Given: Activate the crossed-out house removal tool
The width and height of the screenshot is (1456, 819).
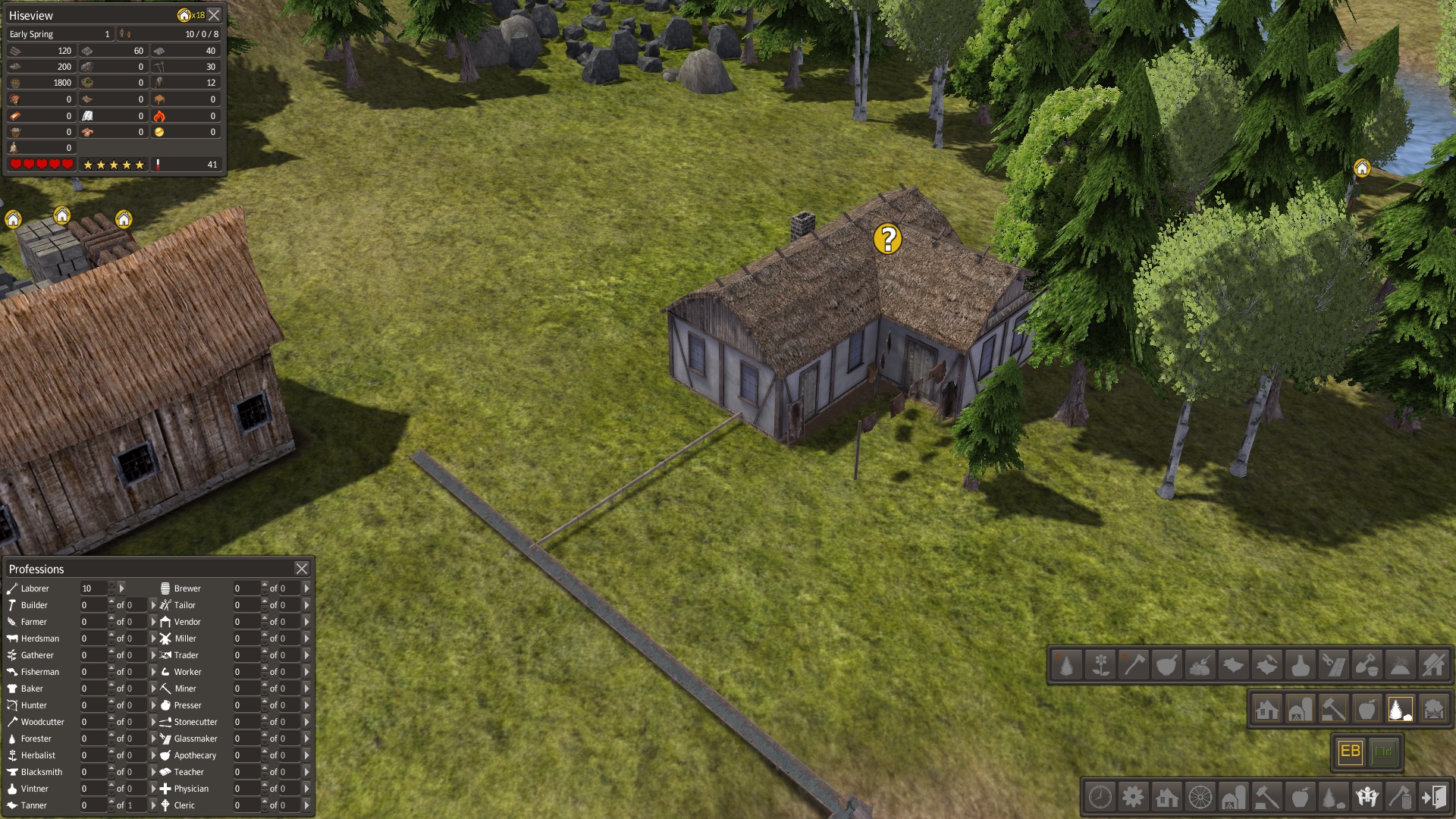Looking at the screenshot, I should point(1434,665).
